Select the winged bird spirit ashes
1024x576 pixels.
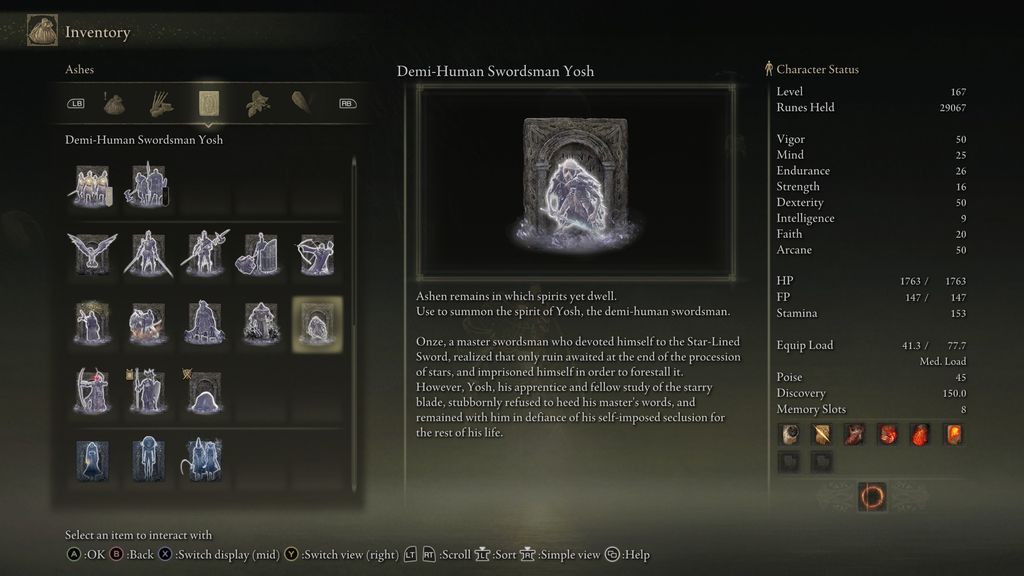92,254
